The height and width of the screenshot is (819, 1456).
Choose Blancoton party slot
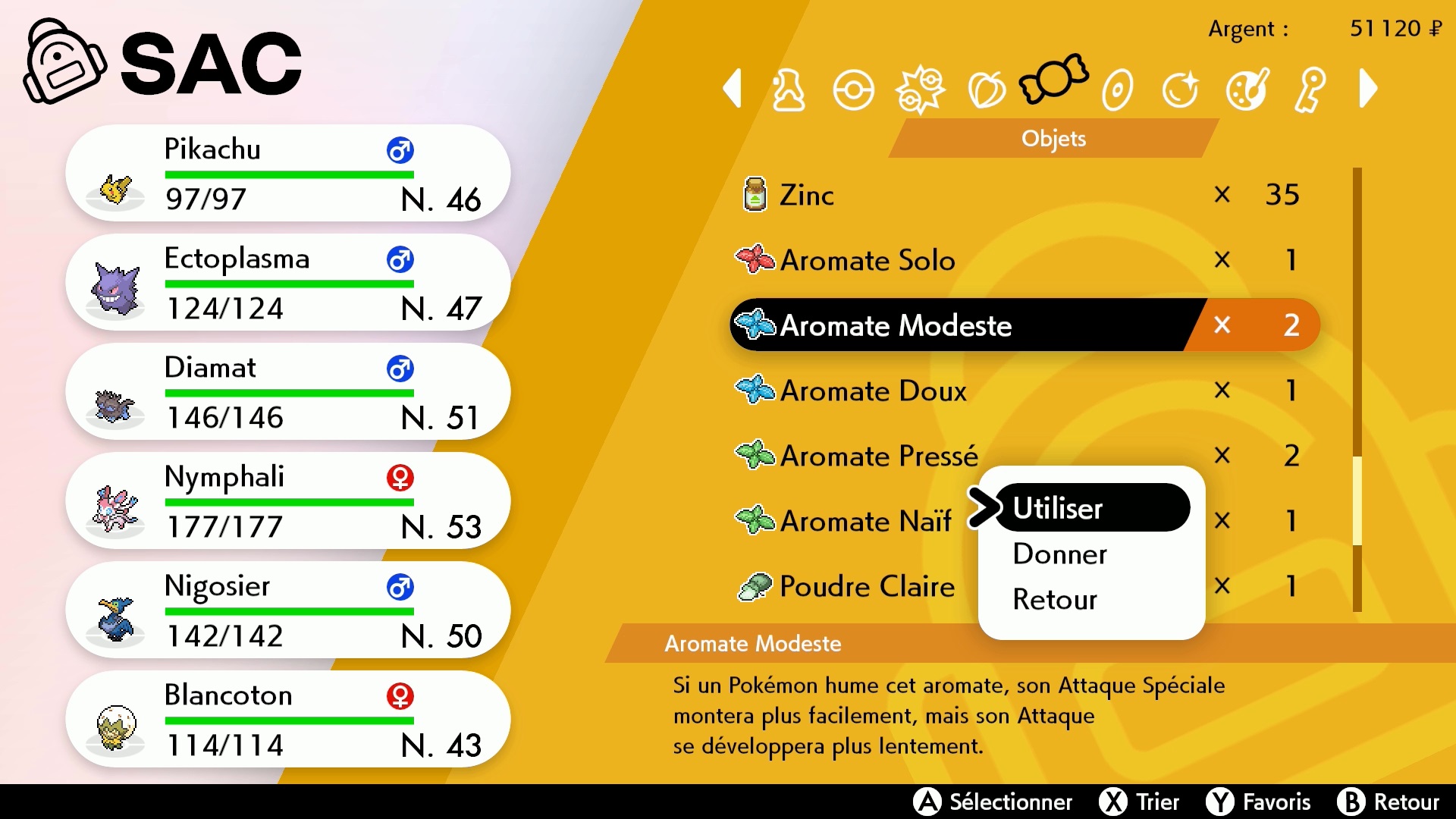coord(288,720)
